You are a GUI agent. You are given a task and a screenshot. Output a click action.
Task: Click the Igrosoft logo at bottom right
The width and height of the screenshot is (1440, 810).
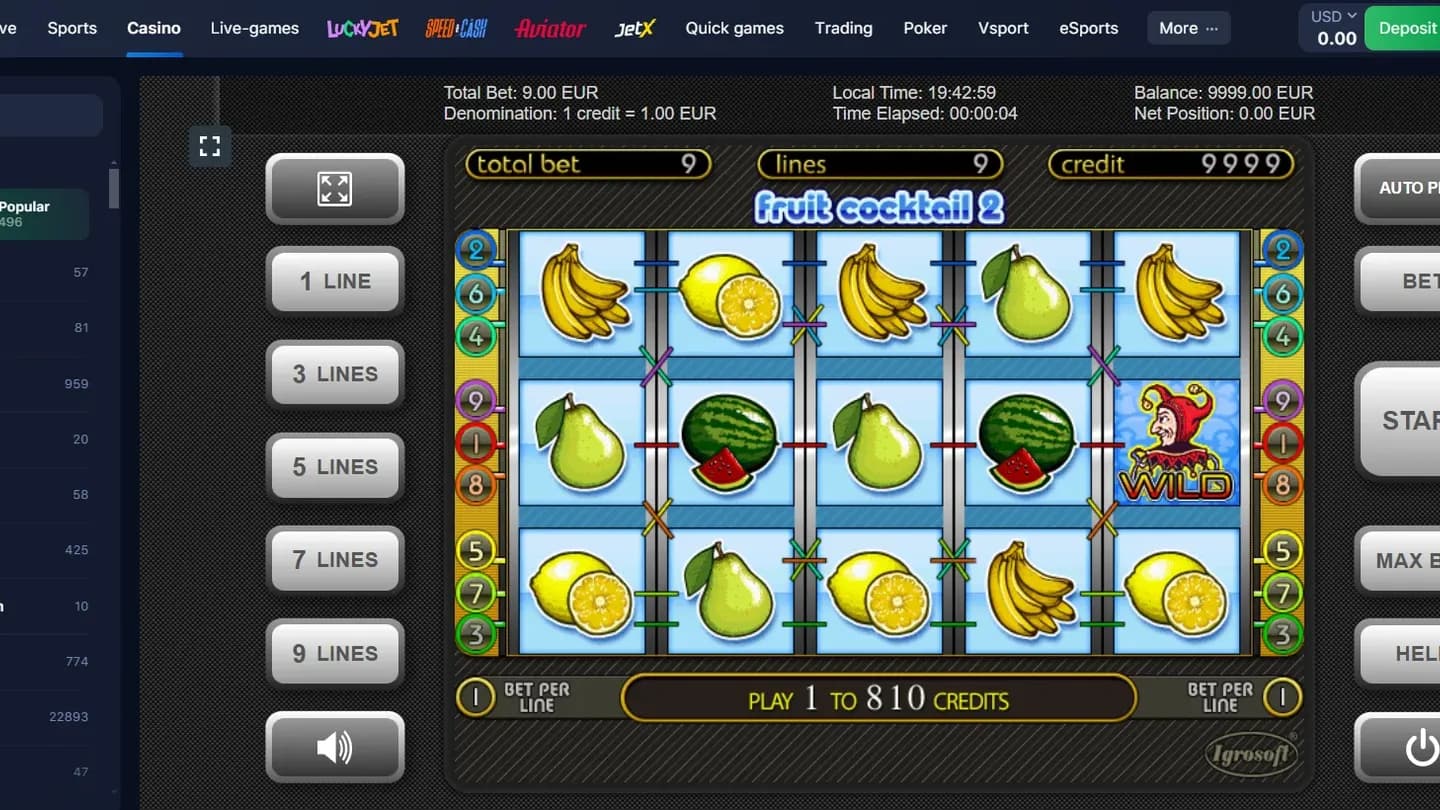point(1250,755)
